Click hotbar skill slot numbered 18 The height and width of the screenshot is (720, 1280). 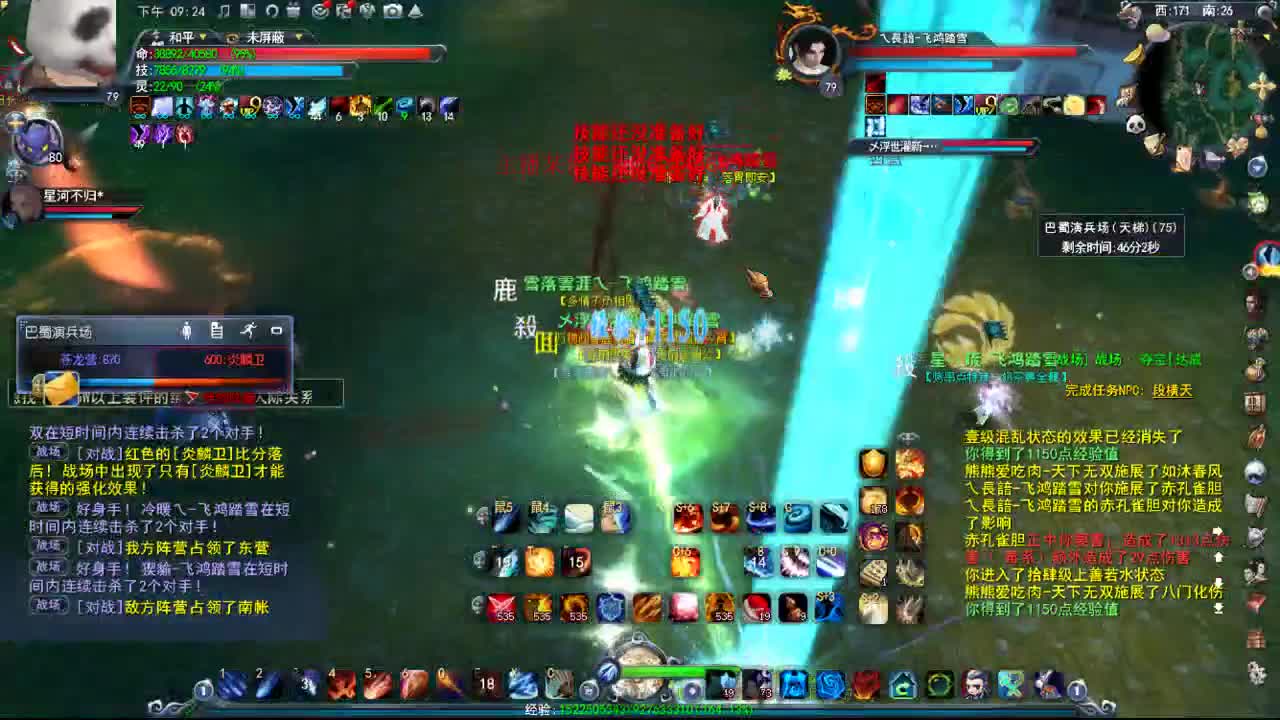click(x=489, y=684)
